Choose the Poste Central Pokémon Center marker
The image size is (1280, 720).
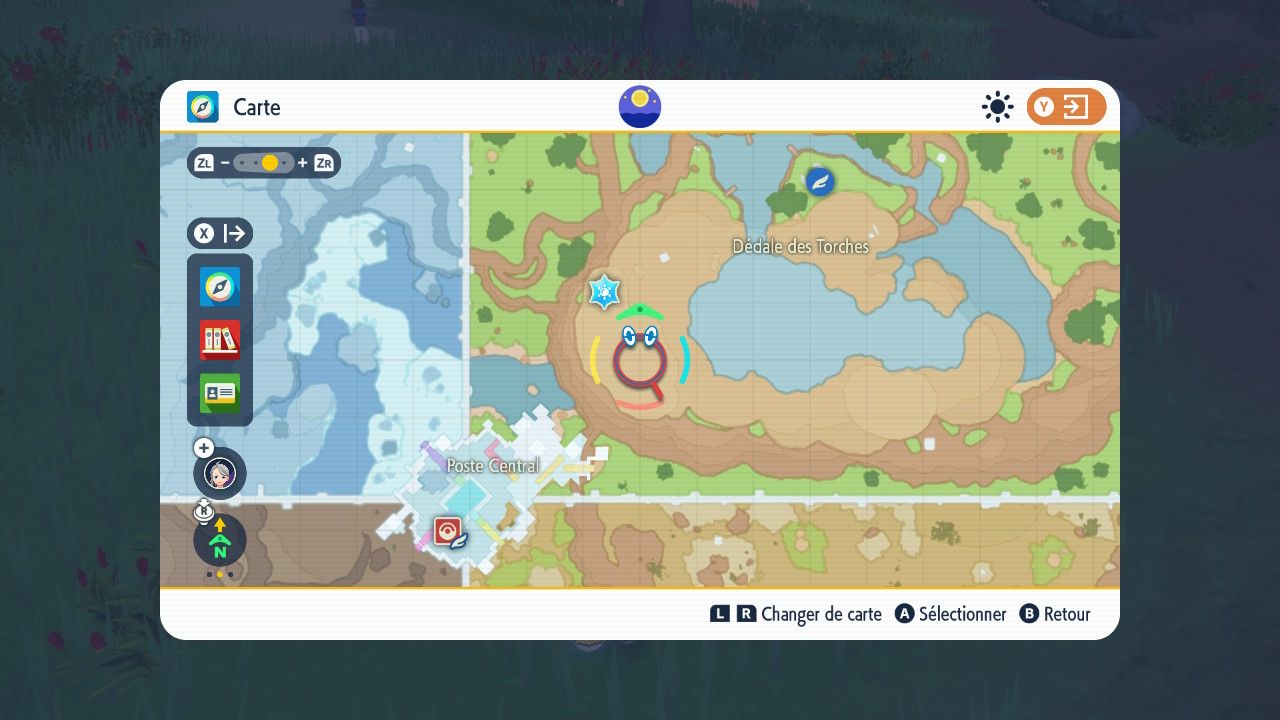pyautogui.click(x=446, y=530)
